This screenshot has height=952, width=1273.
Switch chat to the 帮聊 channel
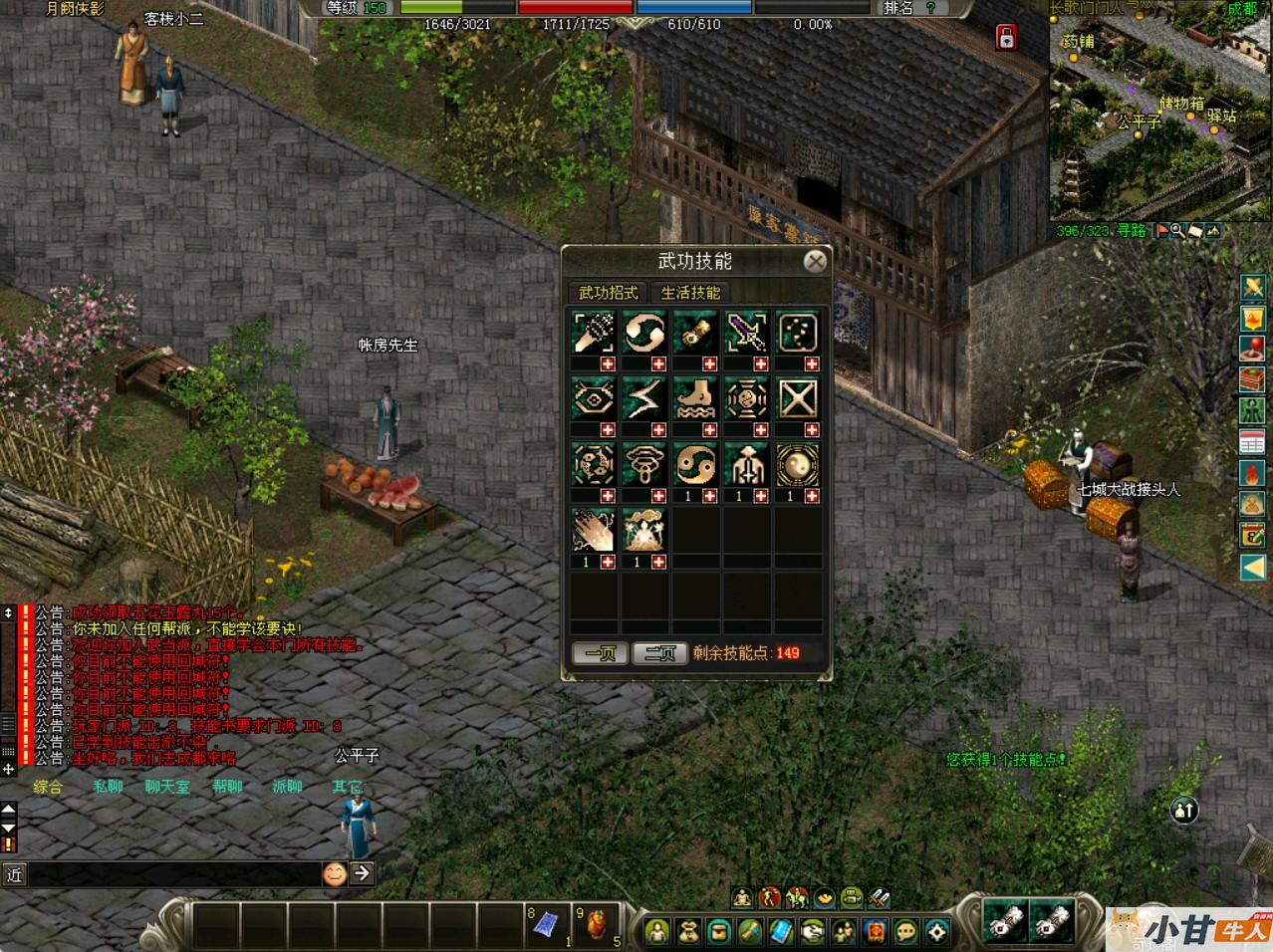coord(227,787)
